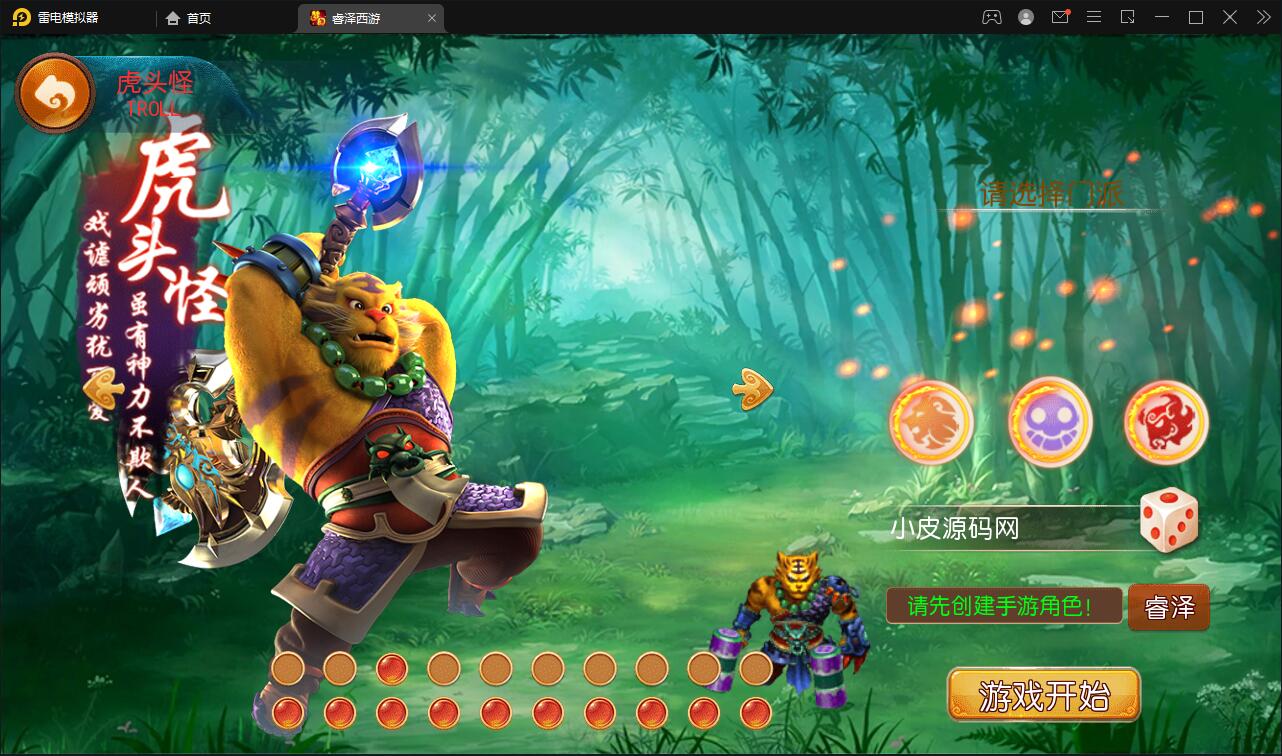This screenshot has height=756, width=1282.
Task: Open the hamburger menu in title bar
Action: [x=1094, y=17]
